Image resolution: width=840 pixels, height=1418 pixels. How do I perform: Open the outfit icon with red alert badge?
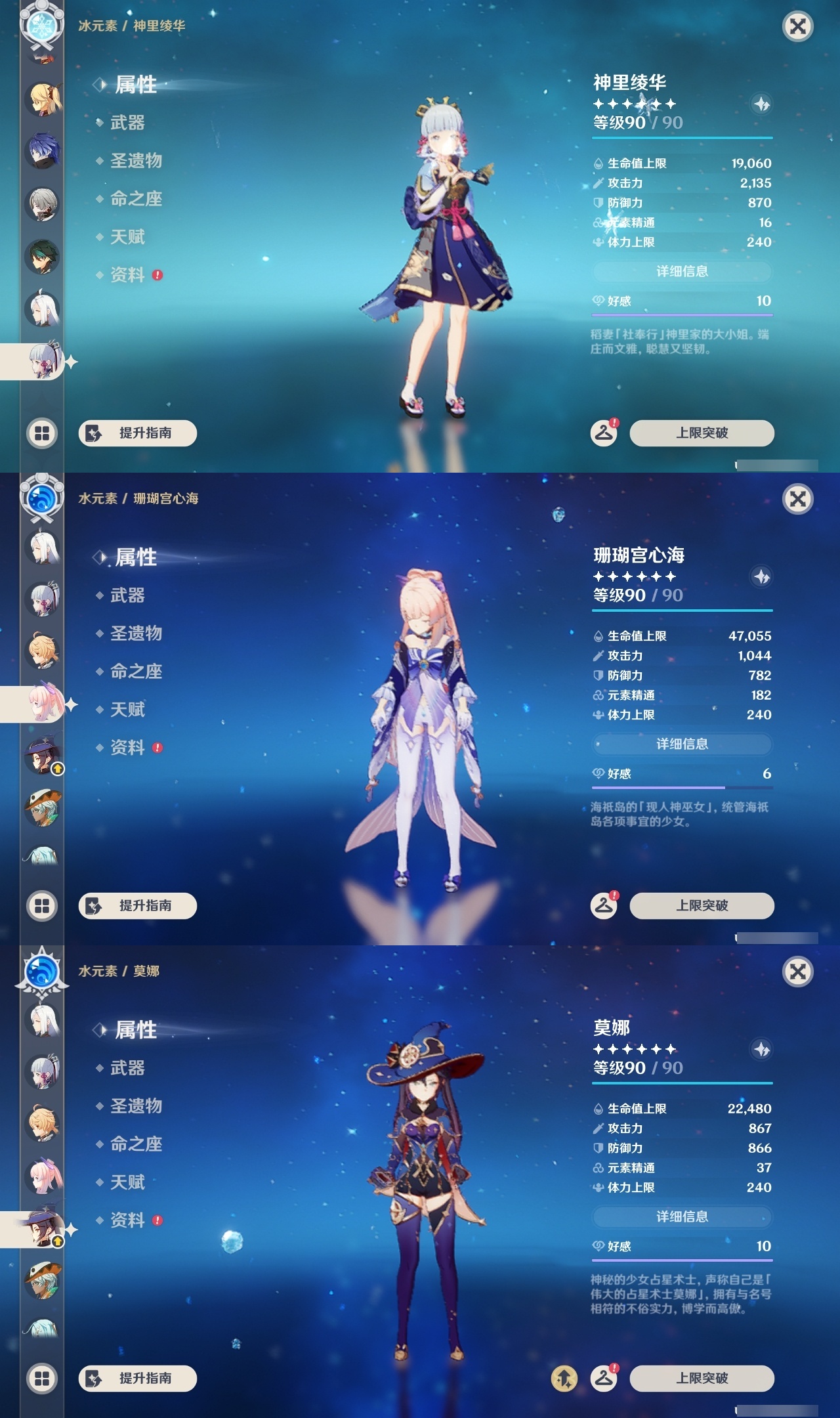pyautogui.click(x=604, y=433)
